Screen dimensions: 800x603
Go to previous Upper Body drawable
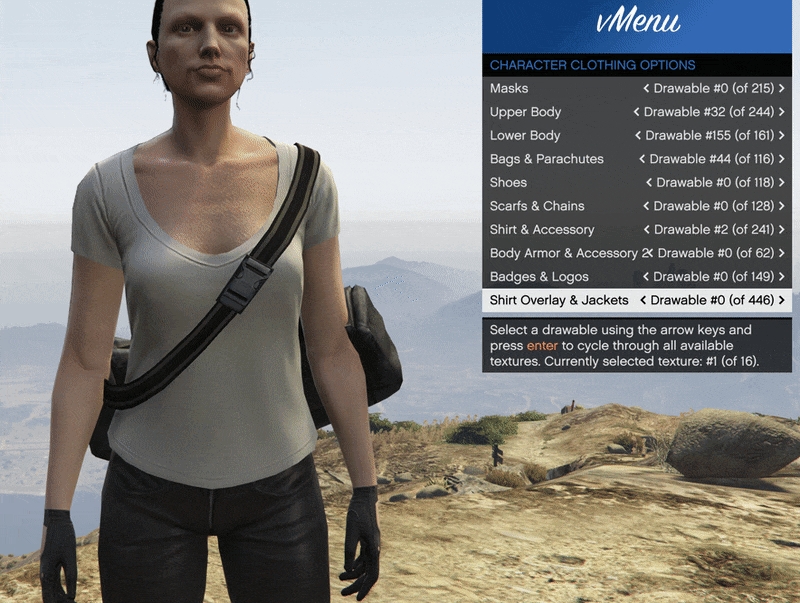coord(636,112)
